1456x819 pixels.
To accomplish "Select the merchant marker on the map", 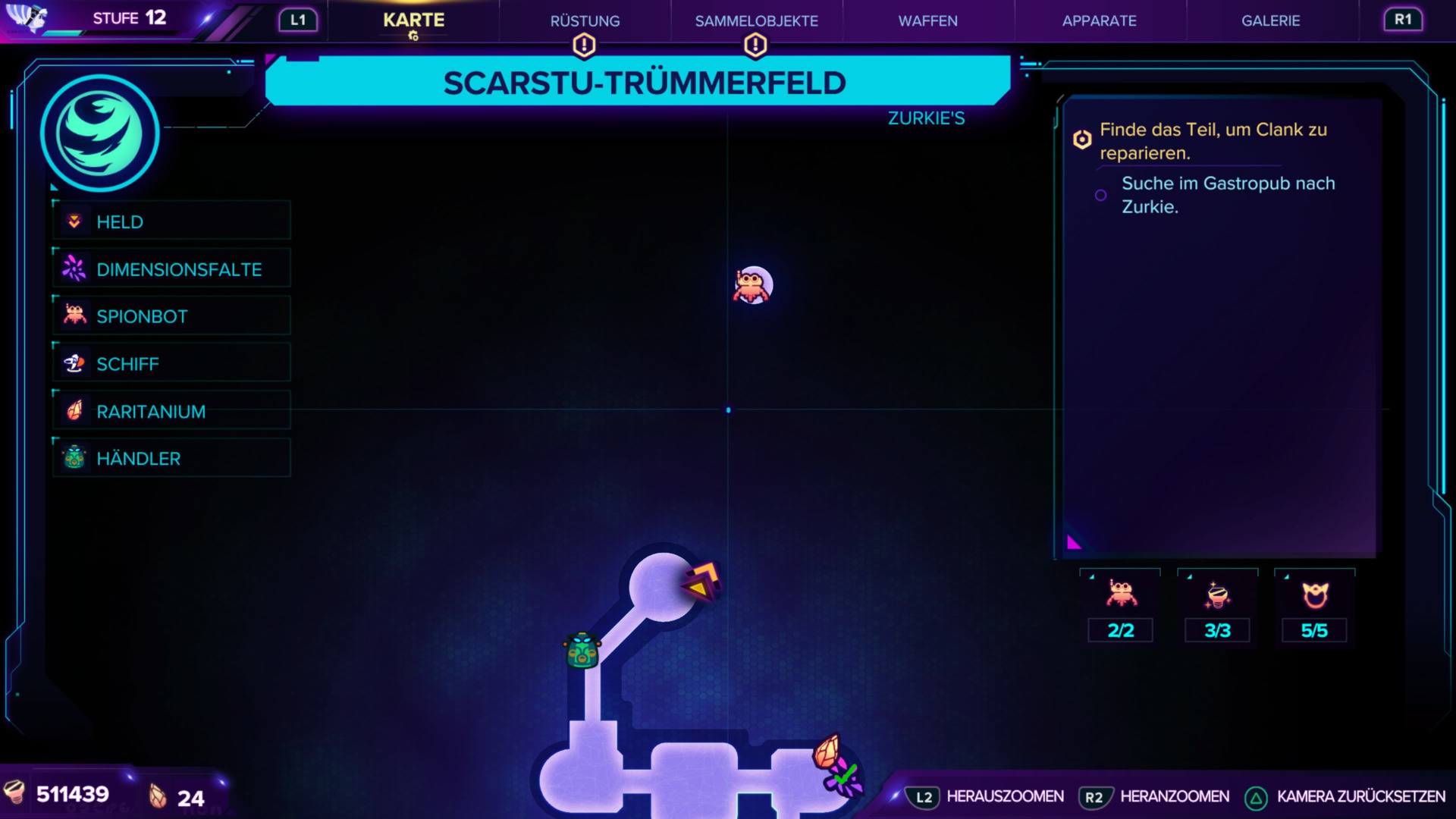I will click(x=582, y=651).
